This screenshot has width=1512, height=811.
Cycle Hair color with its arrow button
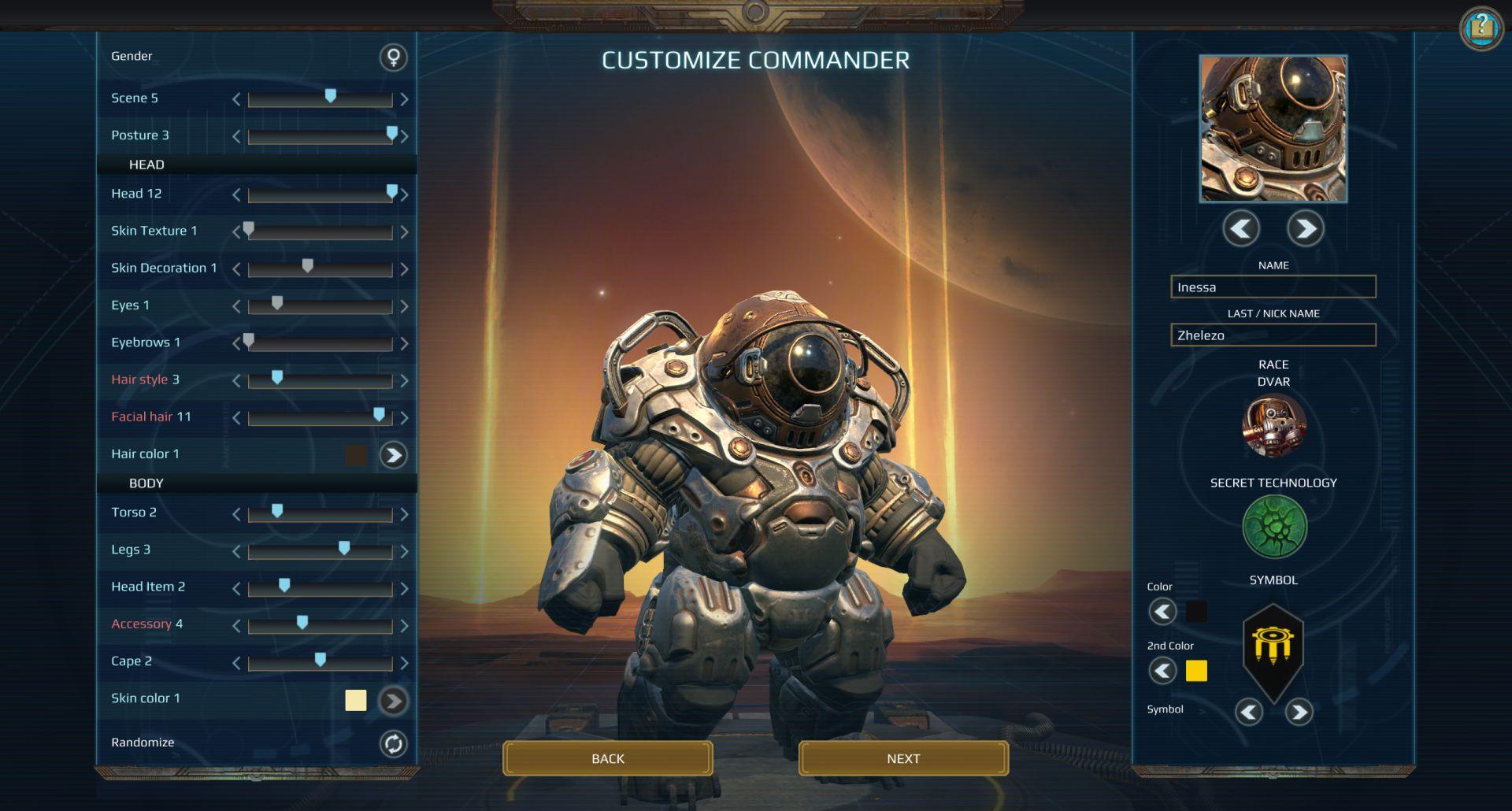click(x=393, y=454)
